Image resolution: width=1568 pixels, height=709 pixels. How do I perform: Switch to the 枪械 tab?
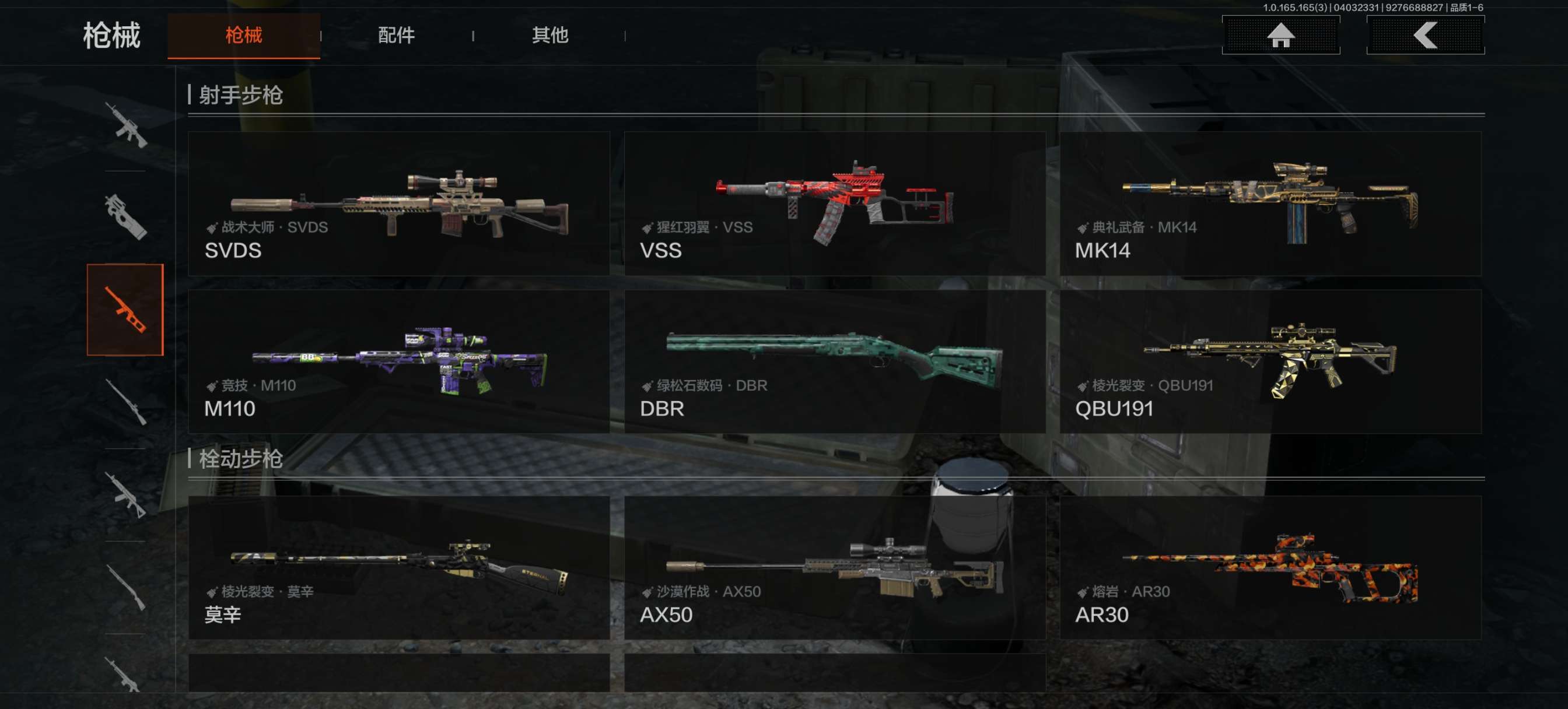point(243,36)
